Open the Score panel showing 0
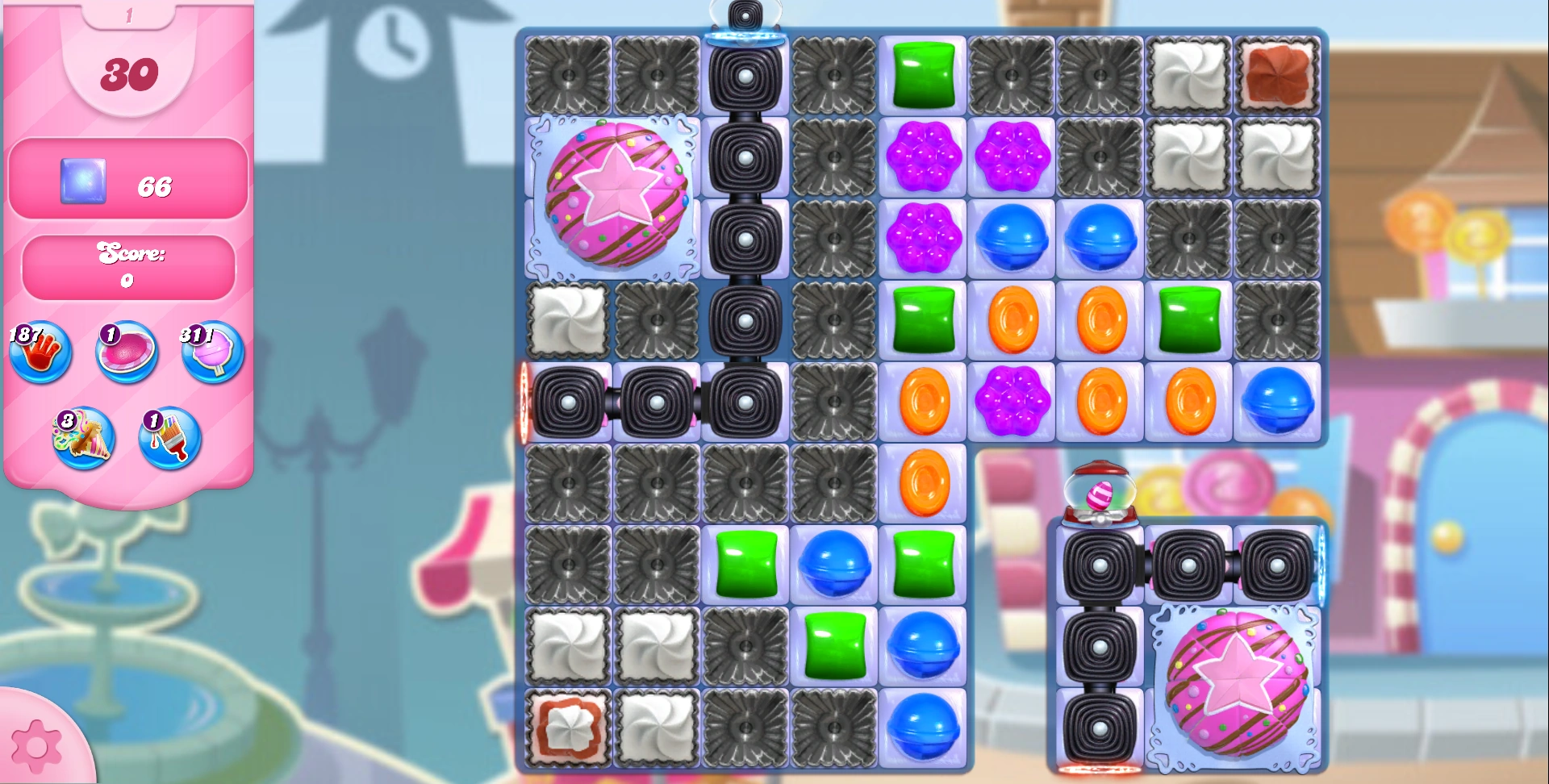Screen dimensions: 1549x784 pyautogui.click(x=127, y=266)
